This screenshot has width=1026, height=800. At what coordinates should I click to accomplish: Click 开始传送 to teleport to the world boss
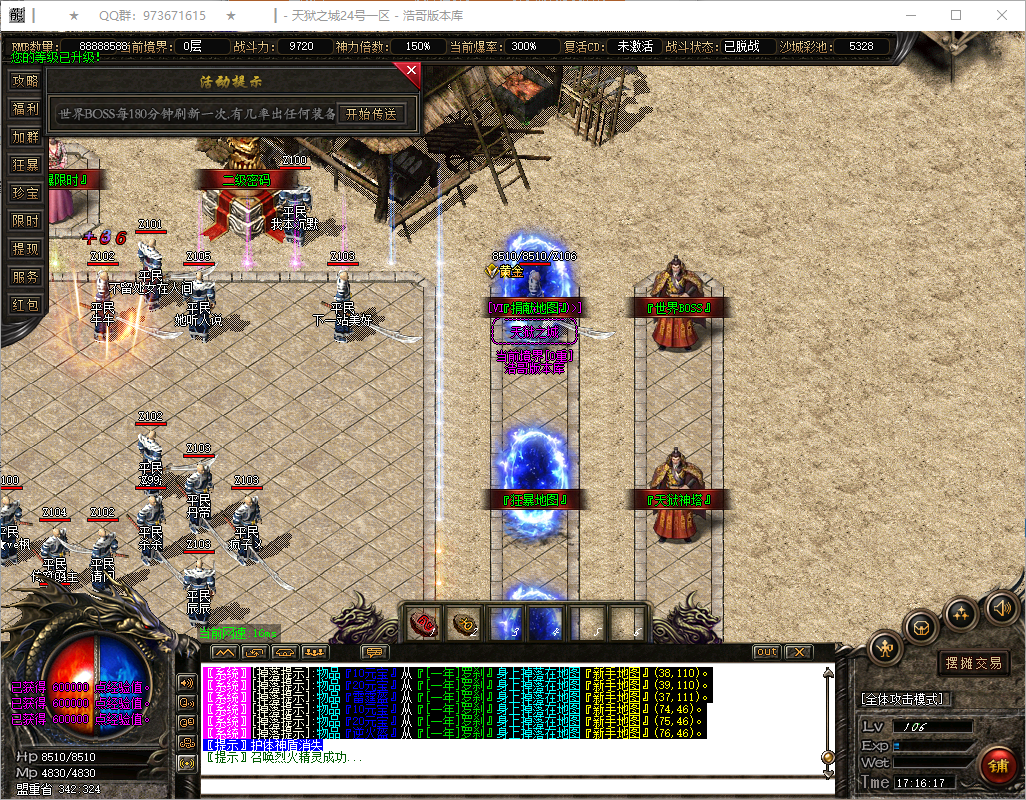pyautogui.click(x=371, y=114)
